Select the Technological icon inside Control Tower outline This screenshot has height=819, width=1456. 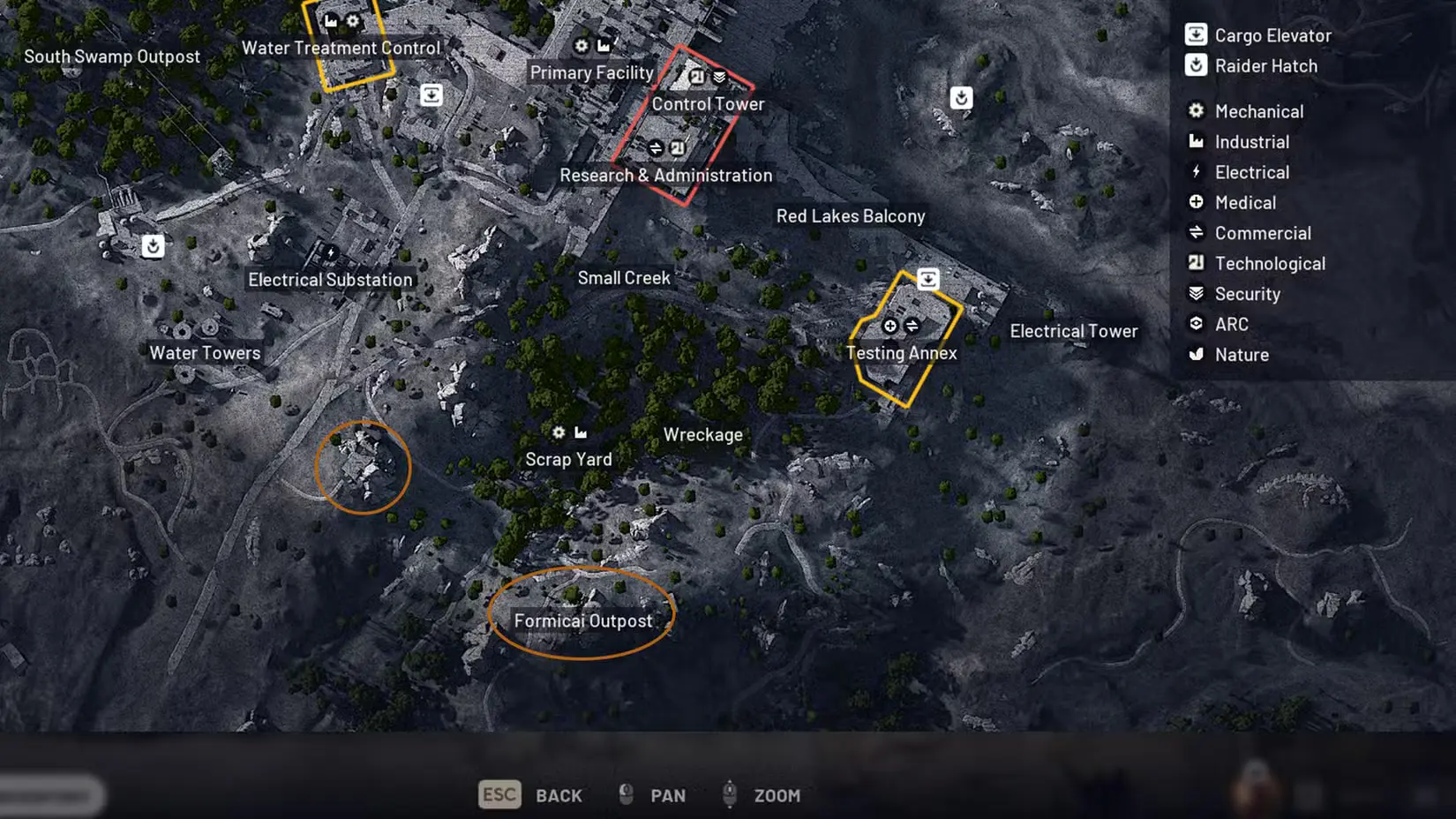(x=696, y=77)
